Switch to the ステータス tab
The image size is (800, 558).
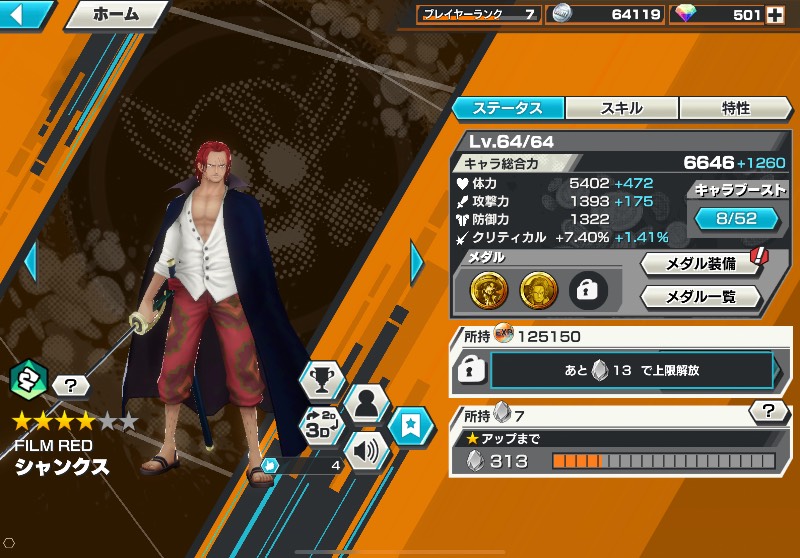coord(508,108)
